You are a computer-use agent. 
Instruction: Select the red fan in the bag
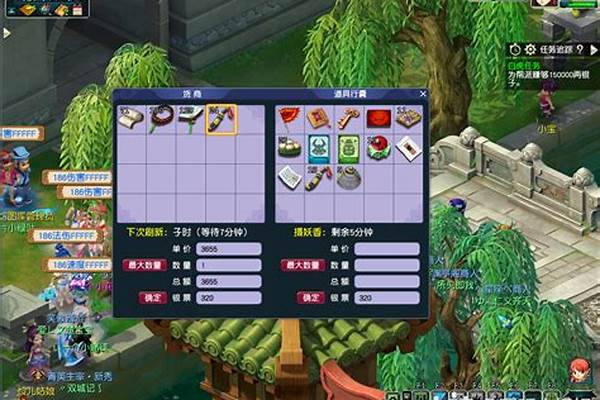pos(289,119)
